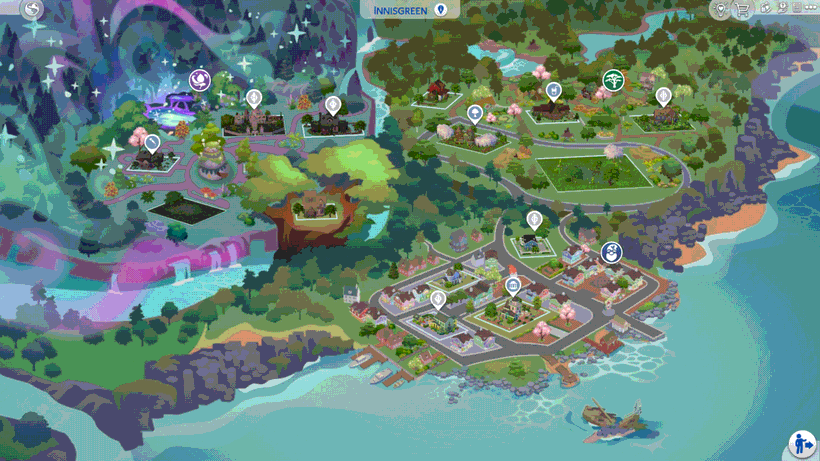Select the dark blue circular town marker
The width and height of the screenshot is (820, 461).
tap(613, 252)
